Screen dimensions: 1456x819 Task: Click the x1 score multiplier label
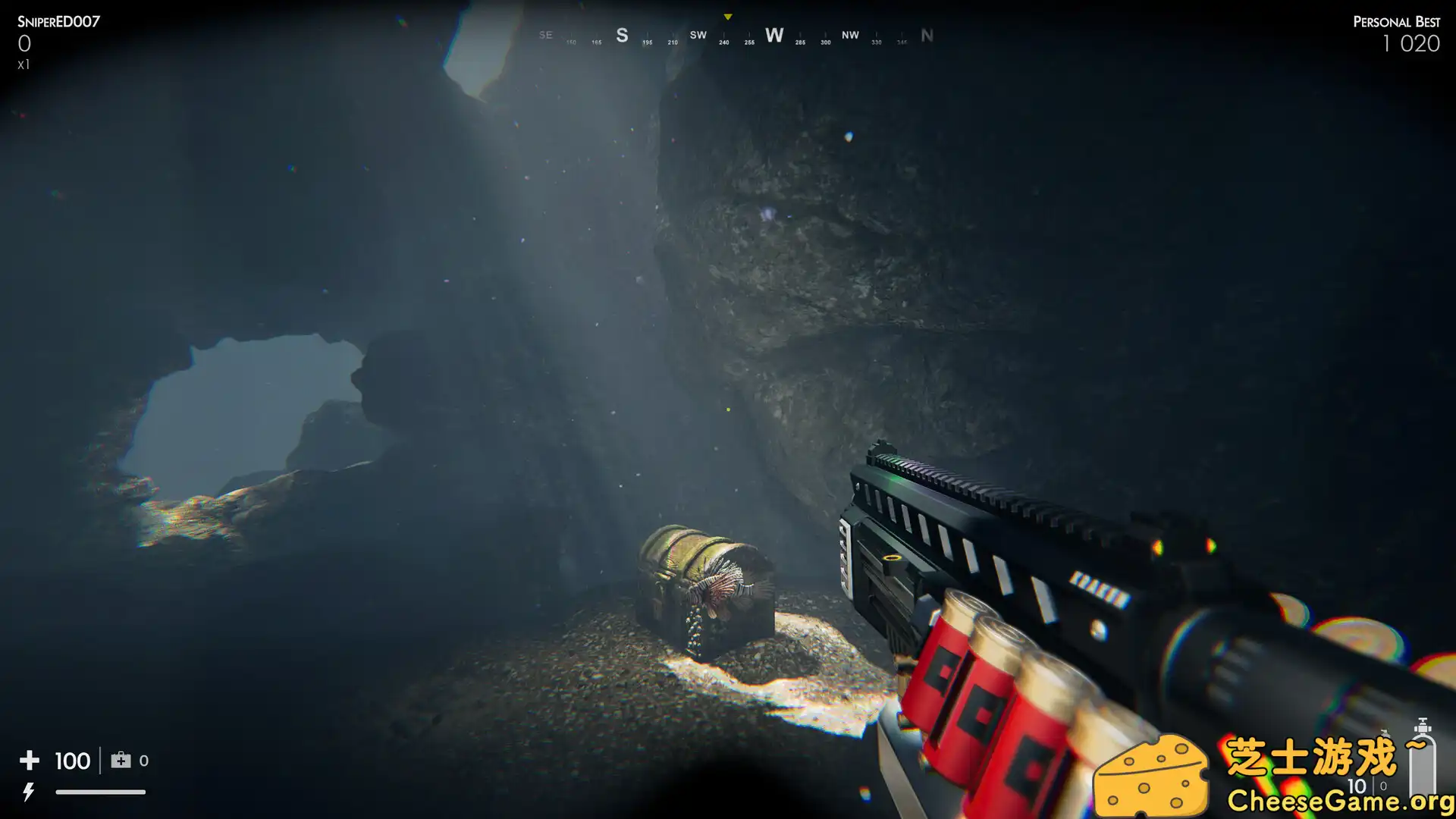click(x=24, y=64)
